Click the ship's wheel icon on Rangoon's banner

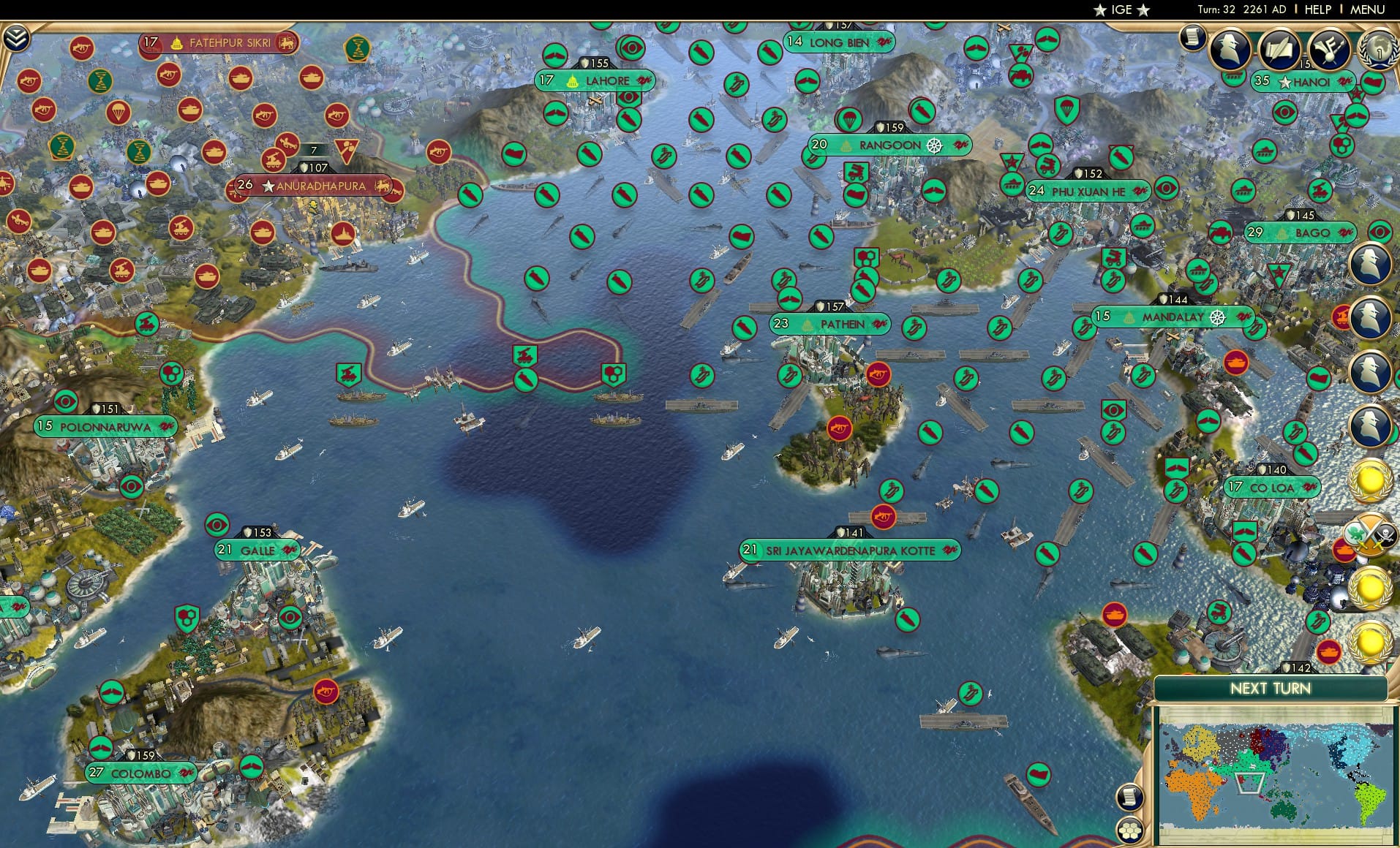tap(934, 146)
